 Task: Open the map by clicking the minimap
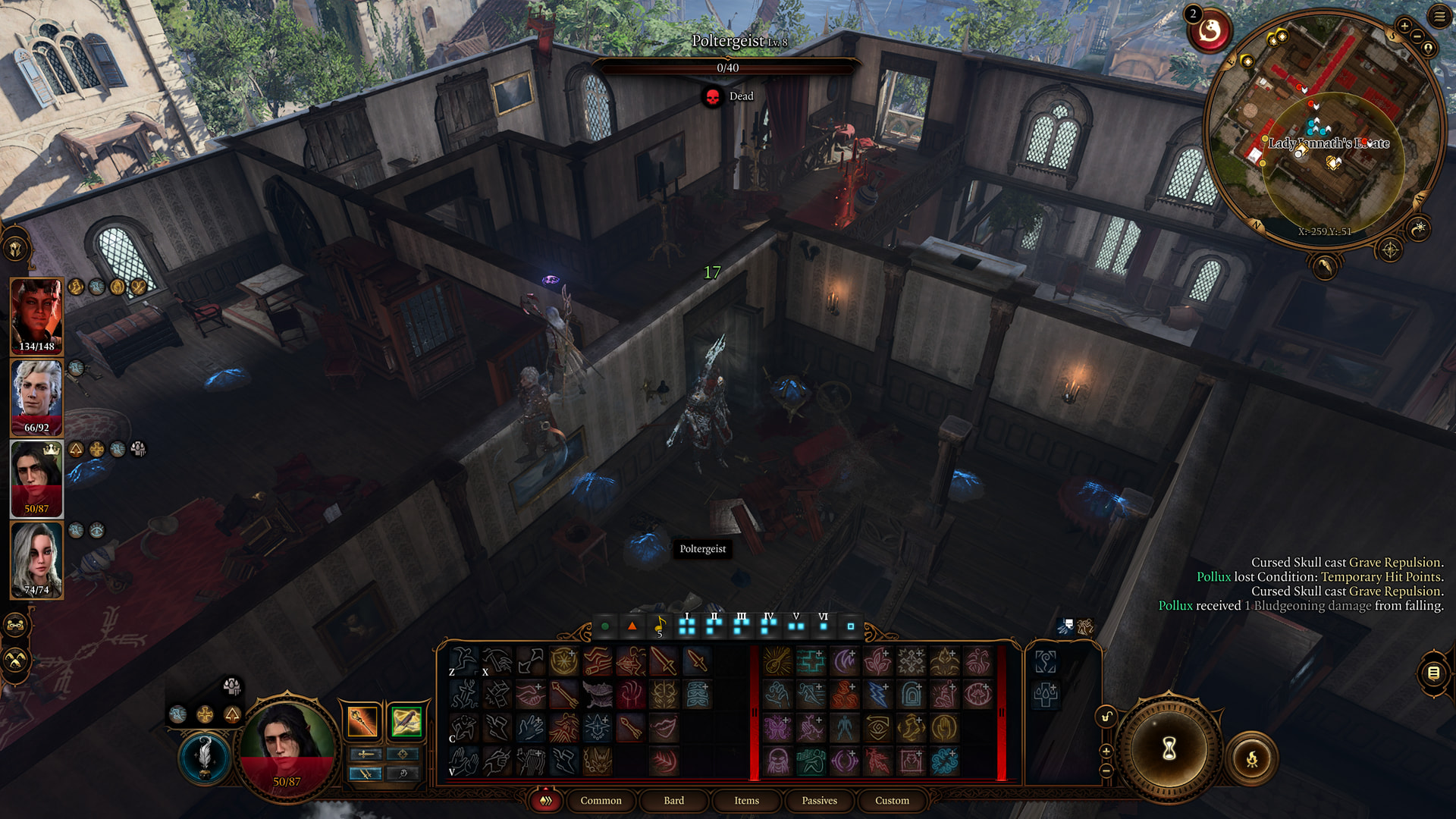[x=1323, y=129]
